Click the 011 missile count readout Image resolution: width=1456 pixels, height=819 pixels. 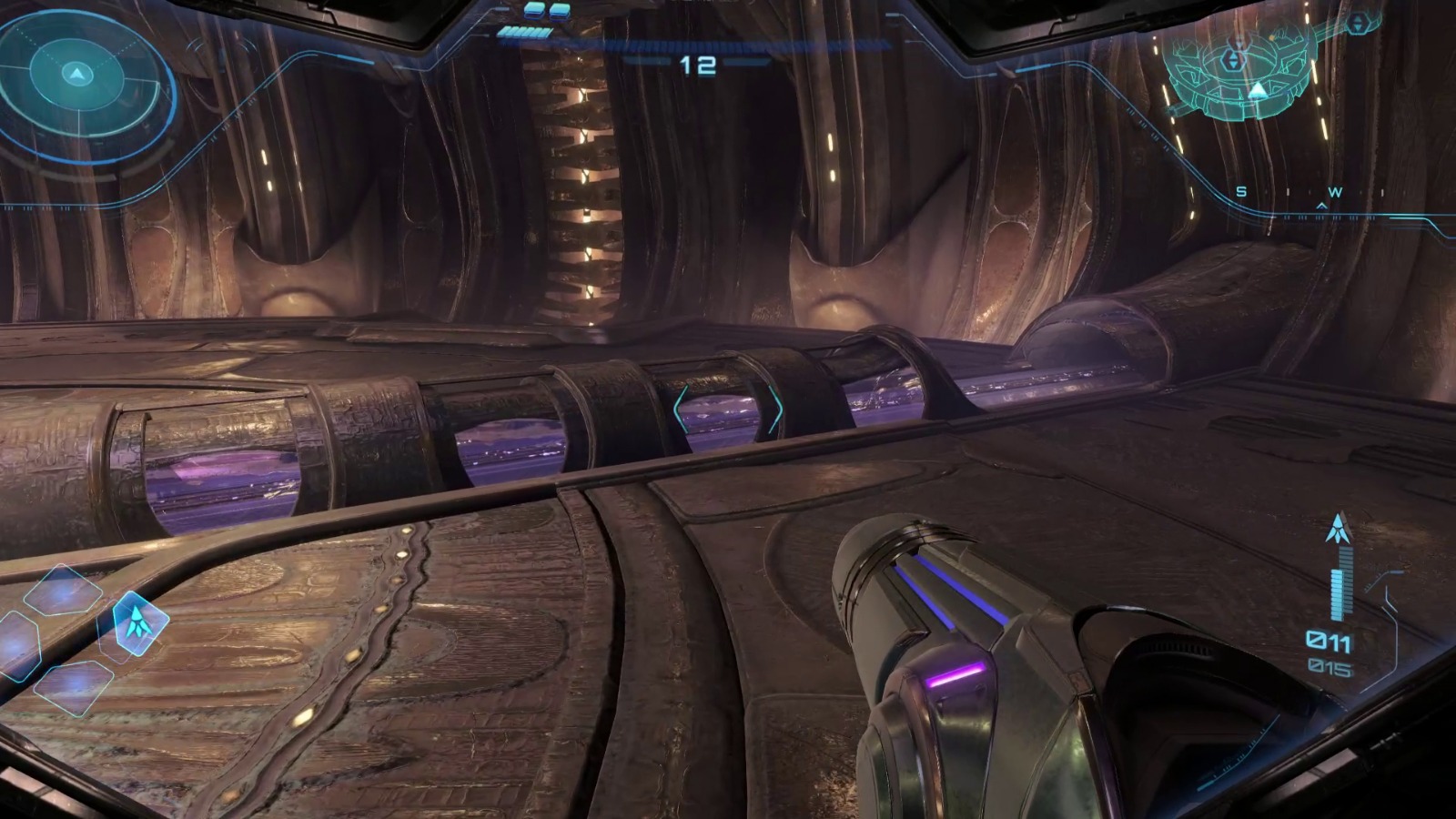(1328, 641)
